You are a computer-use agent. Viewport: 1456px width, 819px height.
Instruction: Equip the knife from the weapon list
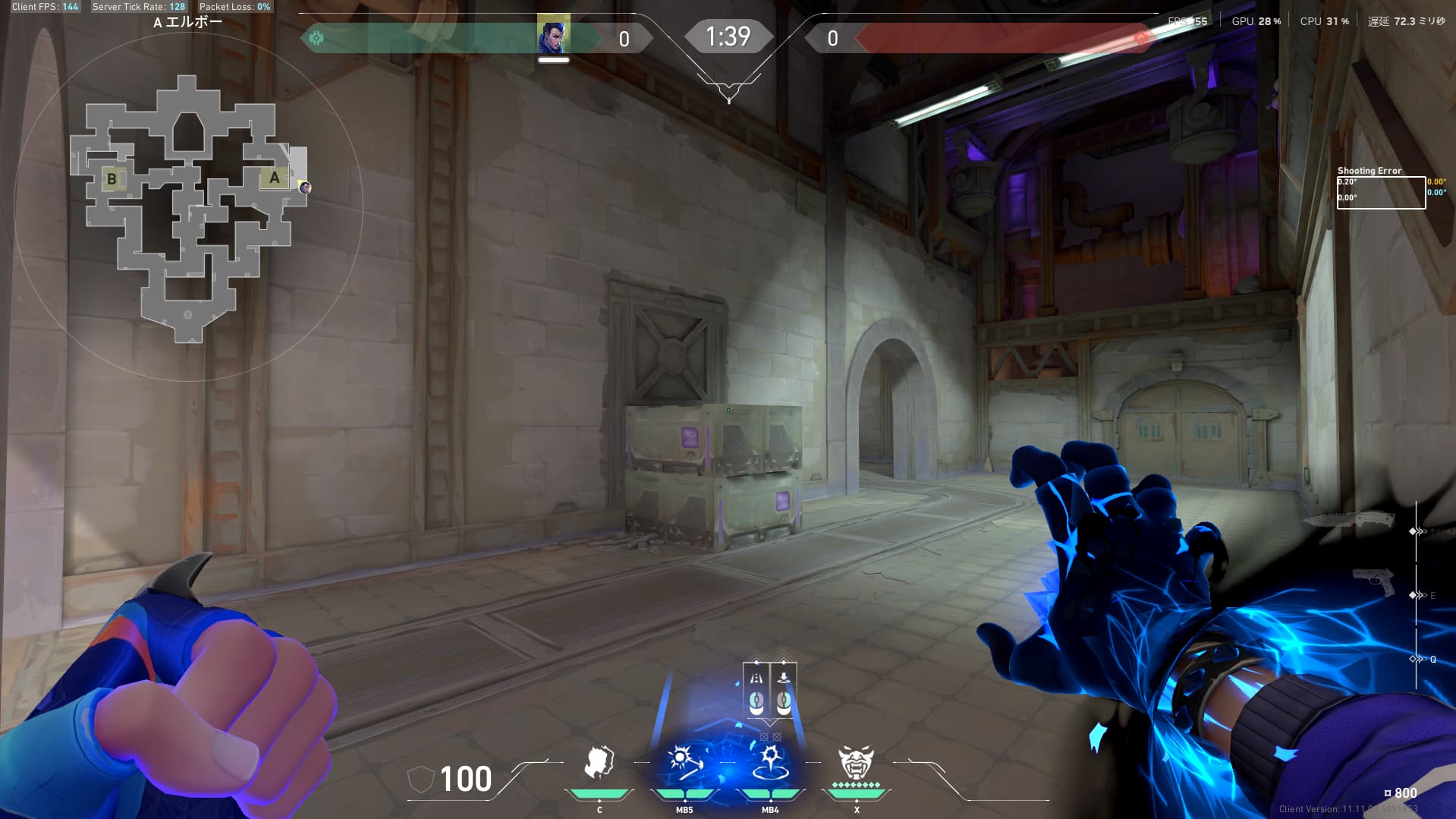point(1349,519)
